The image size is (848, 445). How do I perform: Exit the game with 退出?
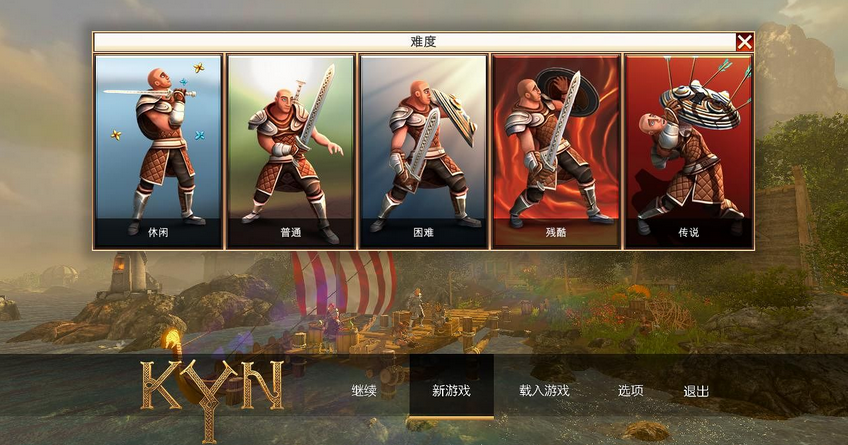click(696, 390)
